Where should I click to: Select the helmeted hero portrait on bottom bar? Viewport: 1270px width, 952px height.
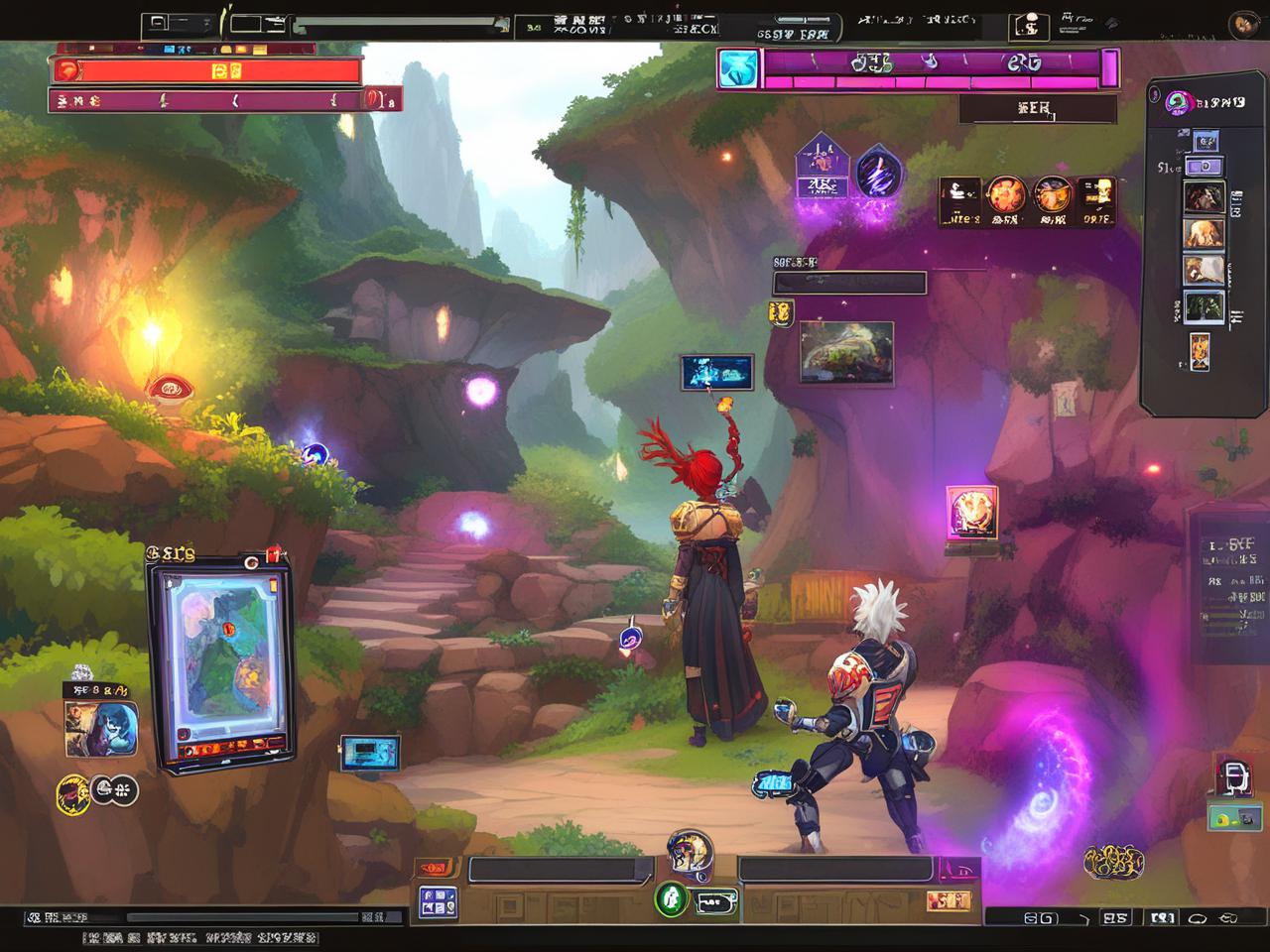click(689, 853)
